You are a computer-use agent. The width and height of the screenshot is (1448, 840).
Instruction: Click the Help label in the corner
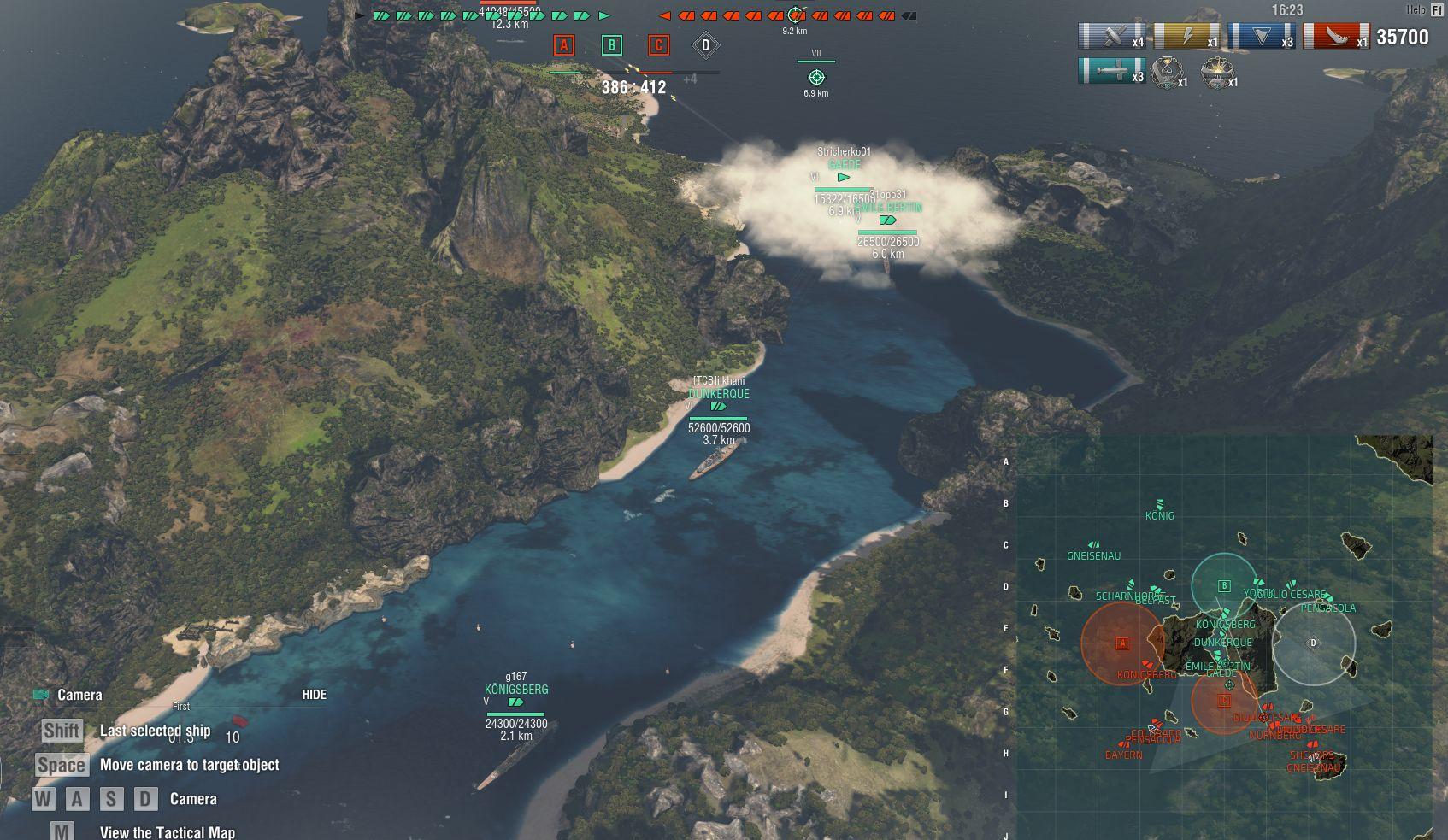(x=1416, y=10)
